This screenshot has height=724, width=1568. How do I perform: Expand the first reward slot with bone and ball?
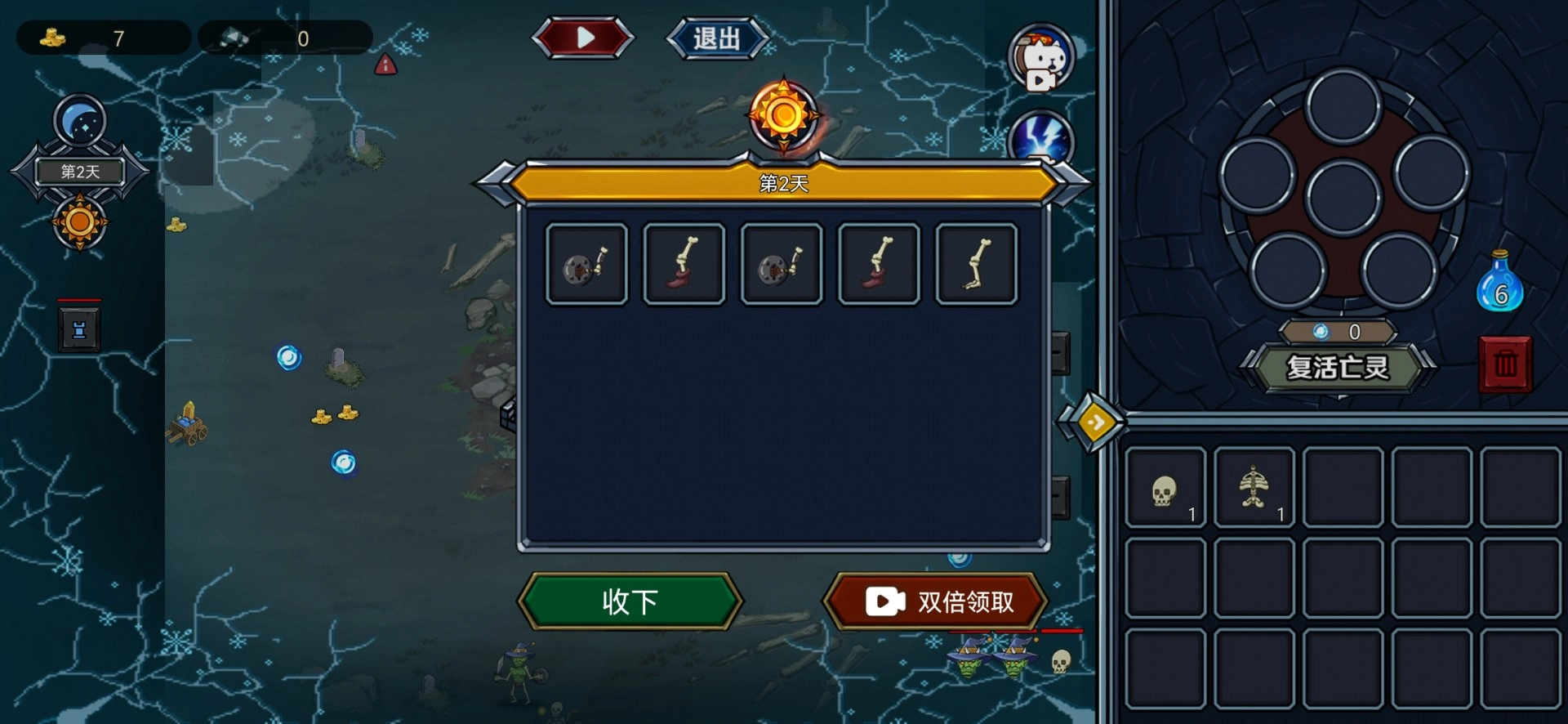(586, 263)
